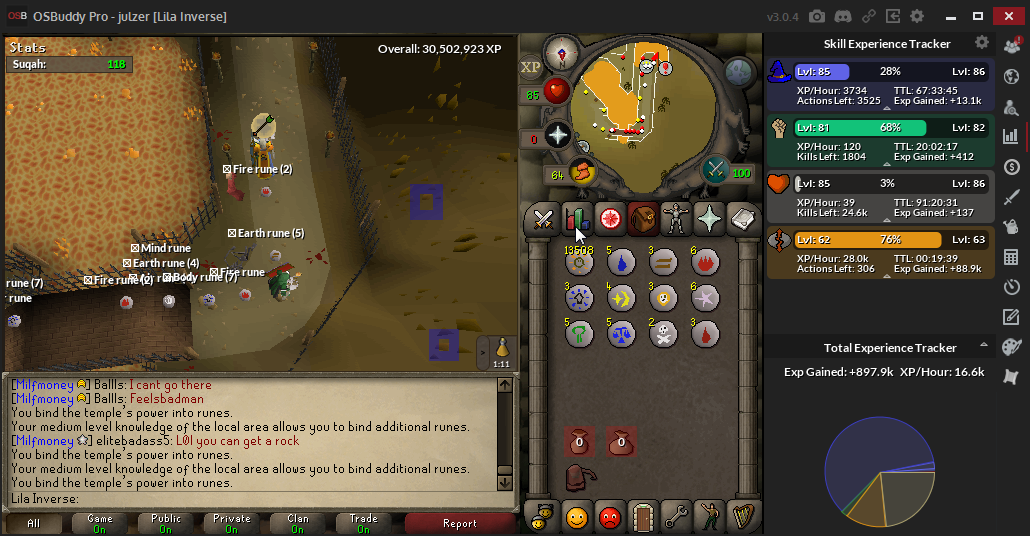Toggle run energy orb

pos(580,173)
